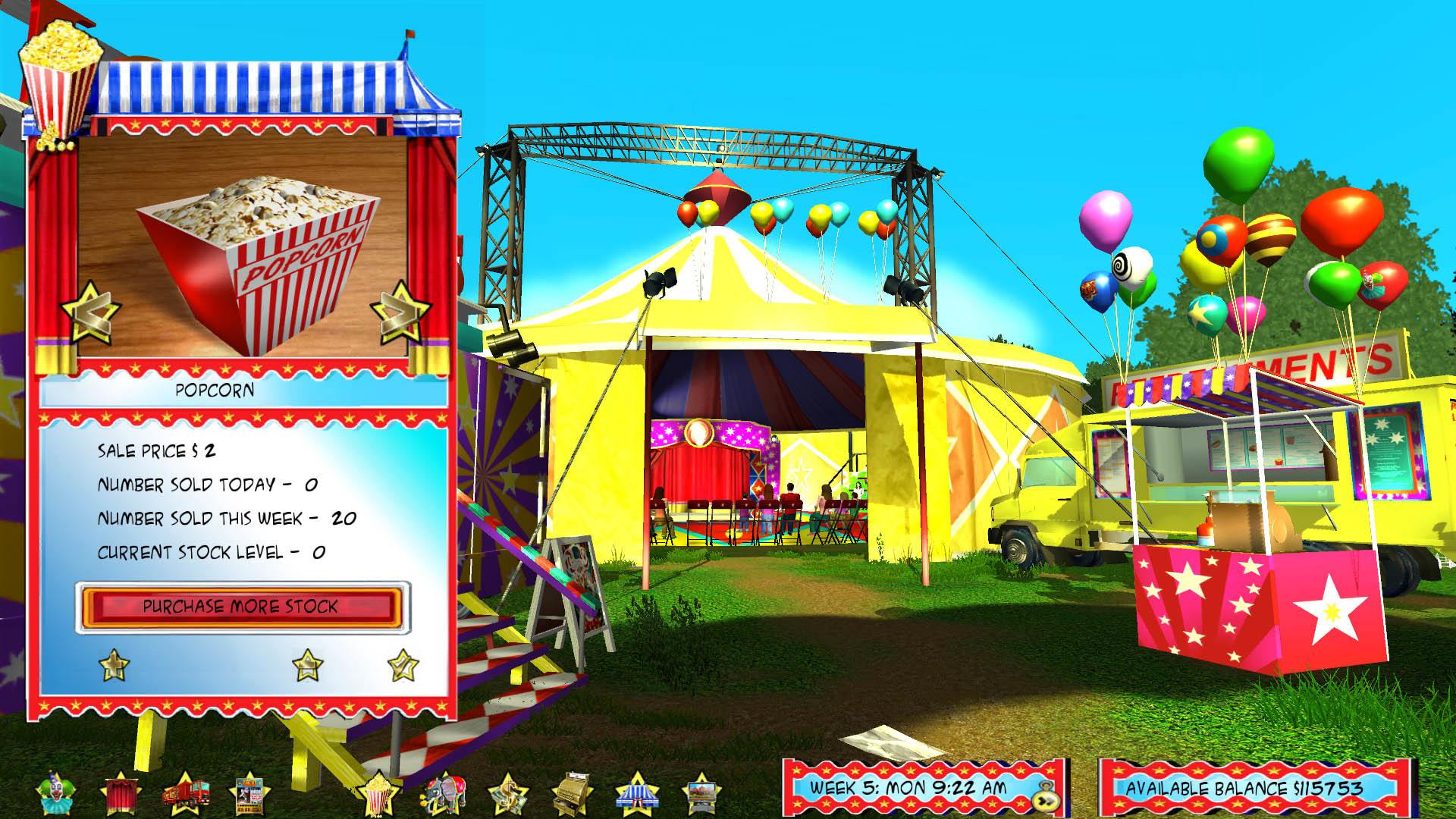Click the checkmark star to confirm
The height and width of the screenshot is (819, 1456).
click(404, 664)
